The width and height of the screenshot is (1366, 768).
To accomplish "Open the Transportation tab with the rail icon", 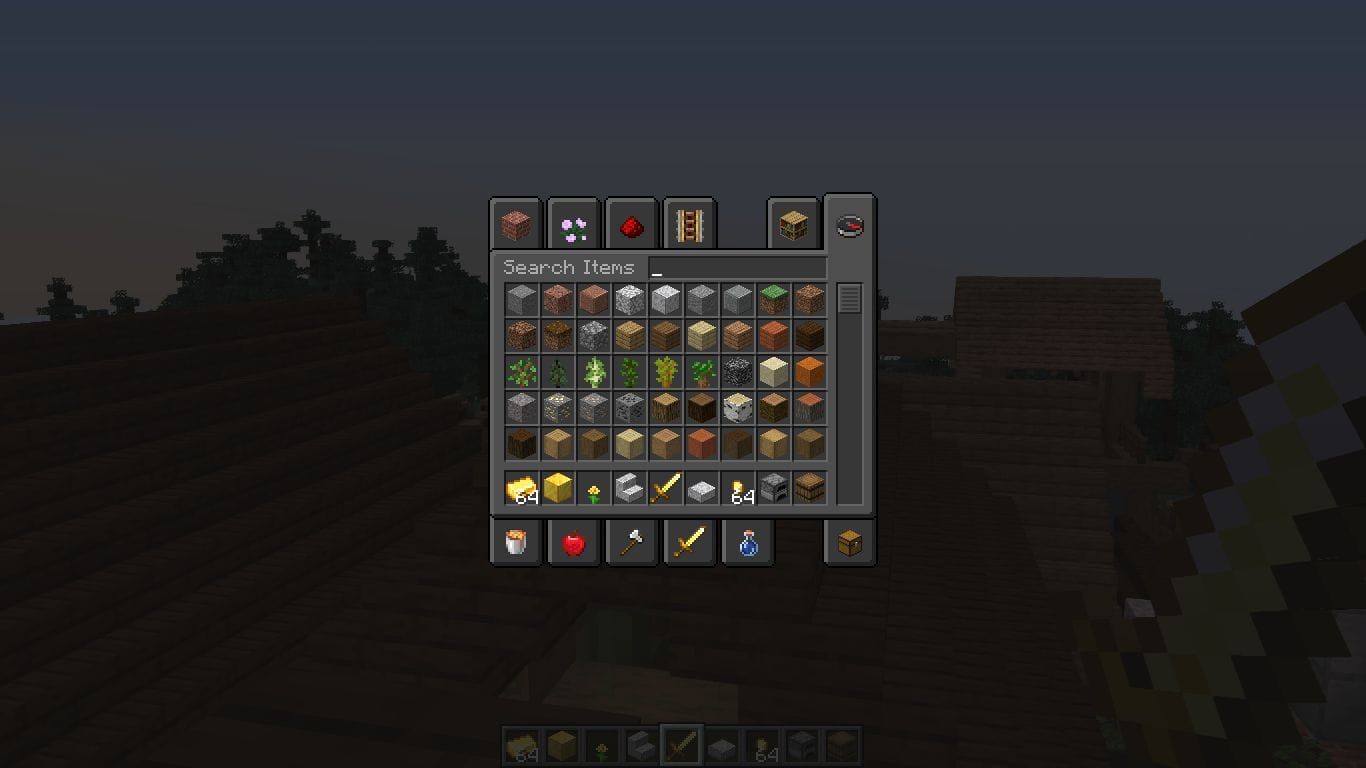I will point(688,224).
